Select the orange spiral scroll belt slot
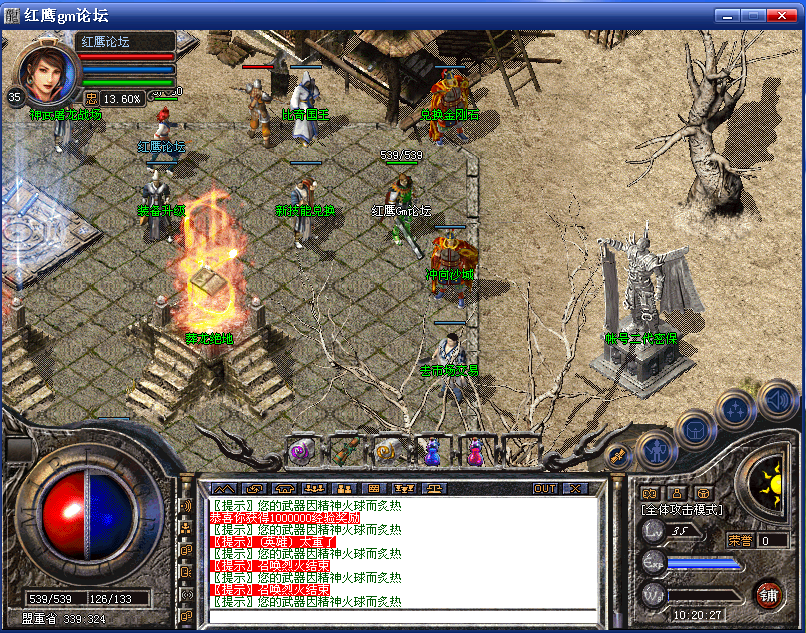 tap(387, 451)
